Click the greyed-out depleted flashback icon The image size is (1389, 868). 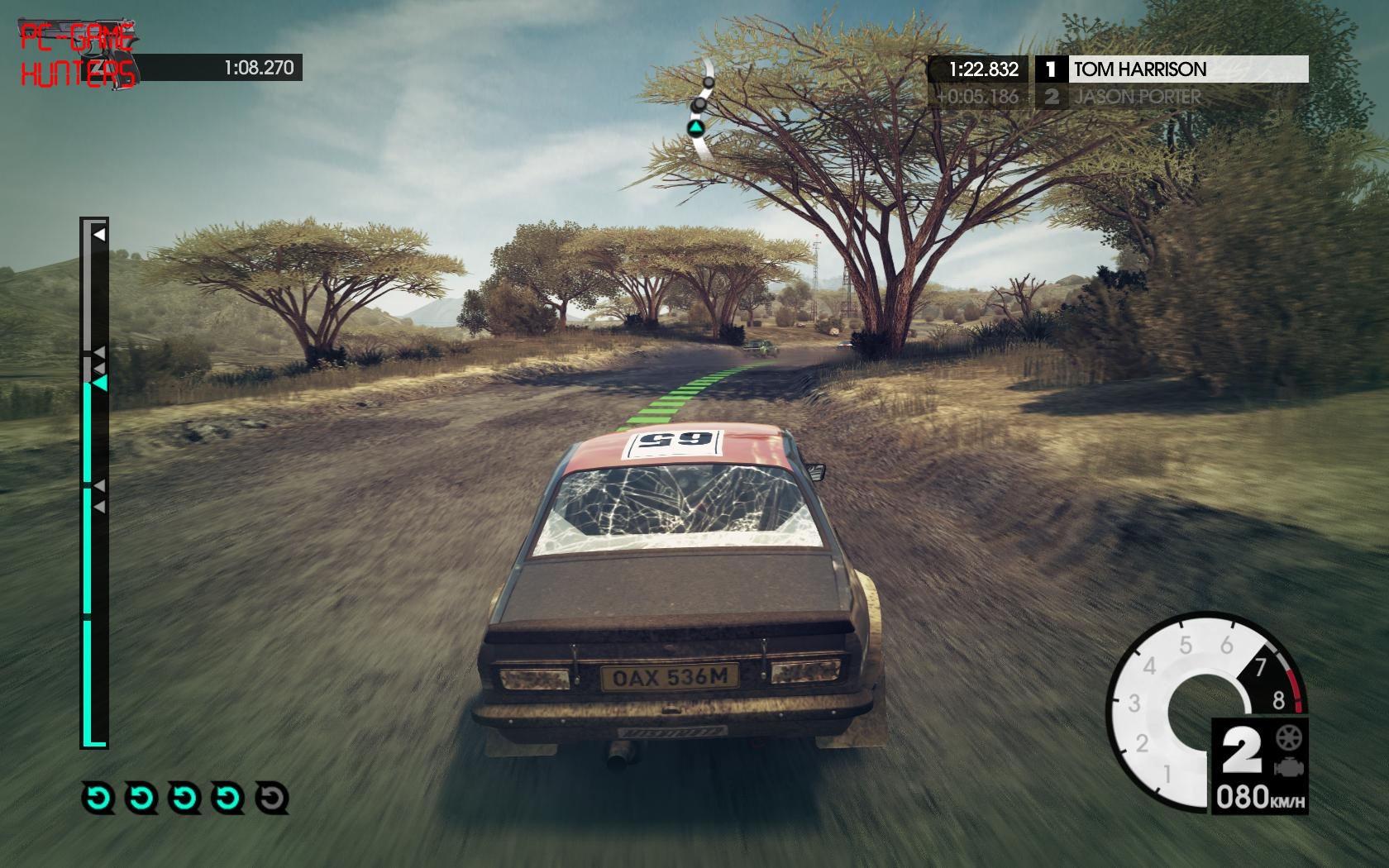click(x=273, y=799)
